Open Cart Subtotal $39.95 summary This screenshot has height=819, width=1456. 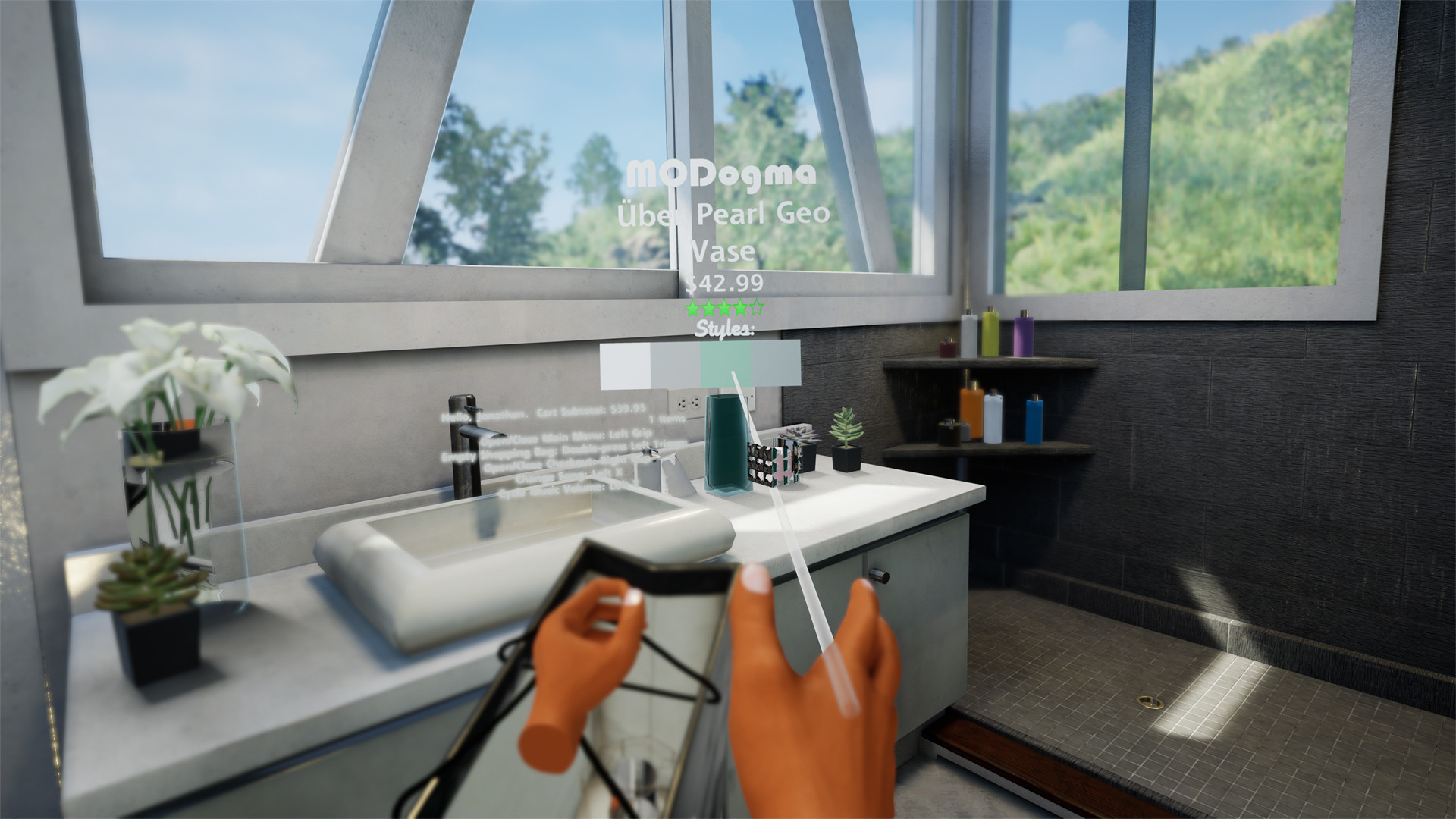pos(591,409)
